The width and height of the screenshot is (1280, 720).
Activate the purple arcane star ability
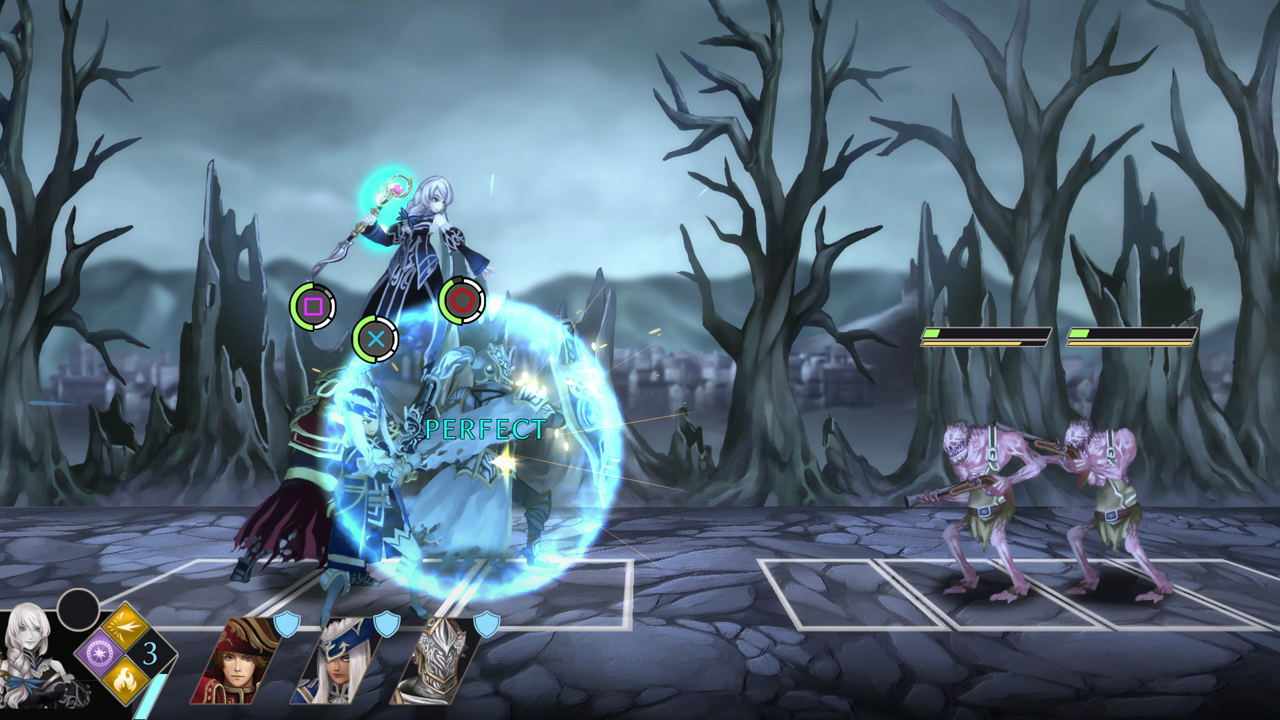tap(98, 650)
